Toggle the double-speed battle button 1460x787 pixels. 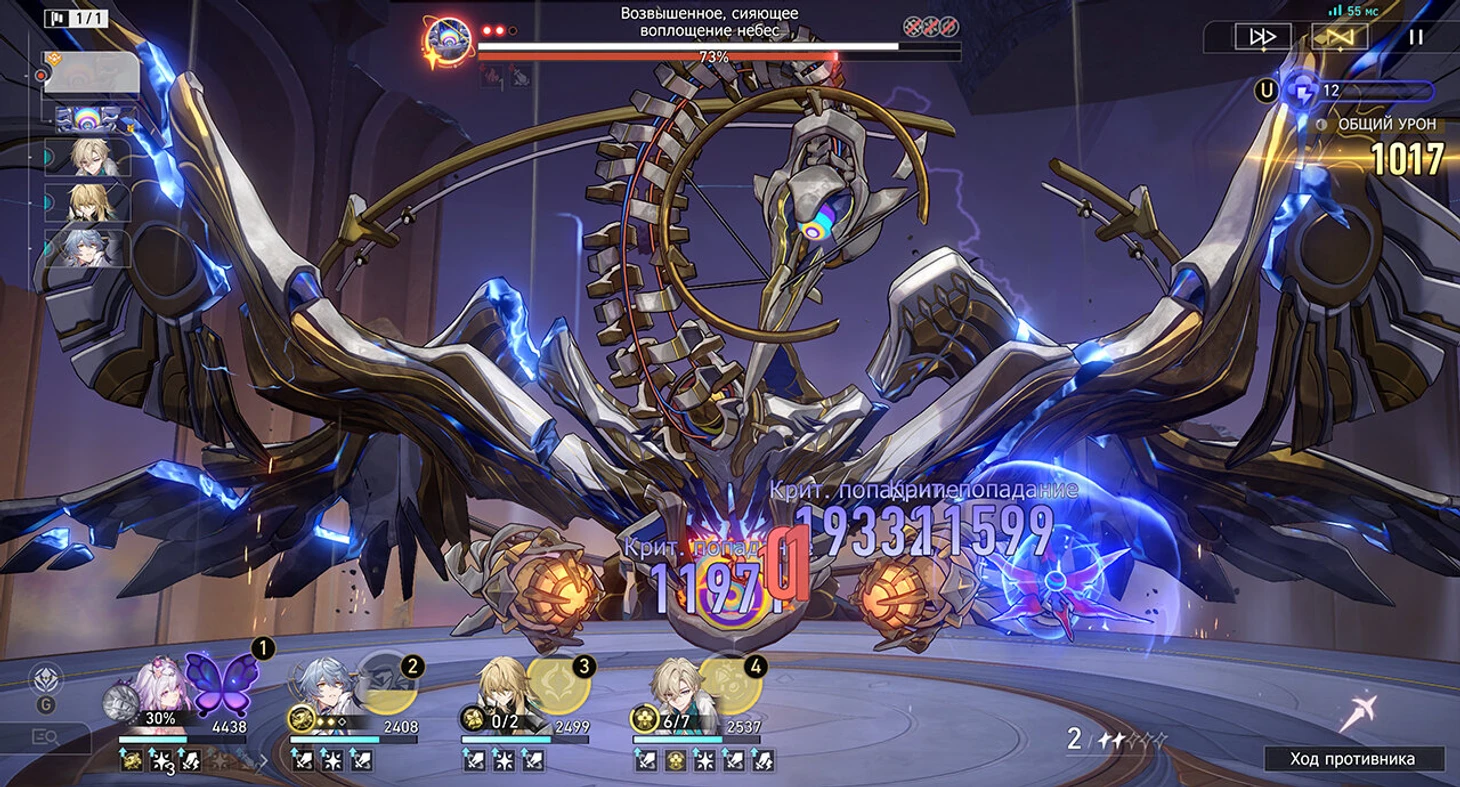pyautogui.click(x=1263, y=37)
